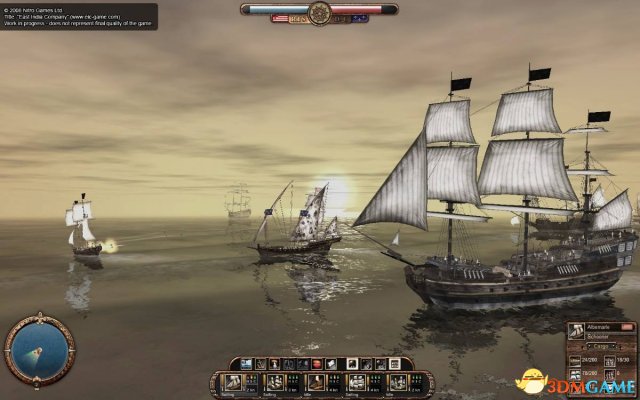Open the Cargo panel for the Albemarle

tap(598, 346)
